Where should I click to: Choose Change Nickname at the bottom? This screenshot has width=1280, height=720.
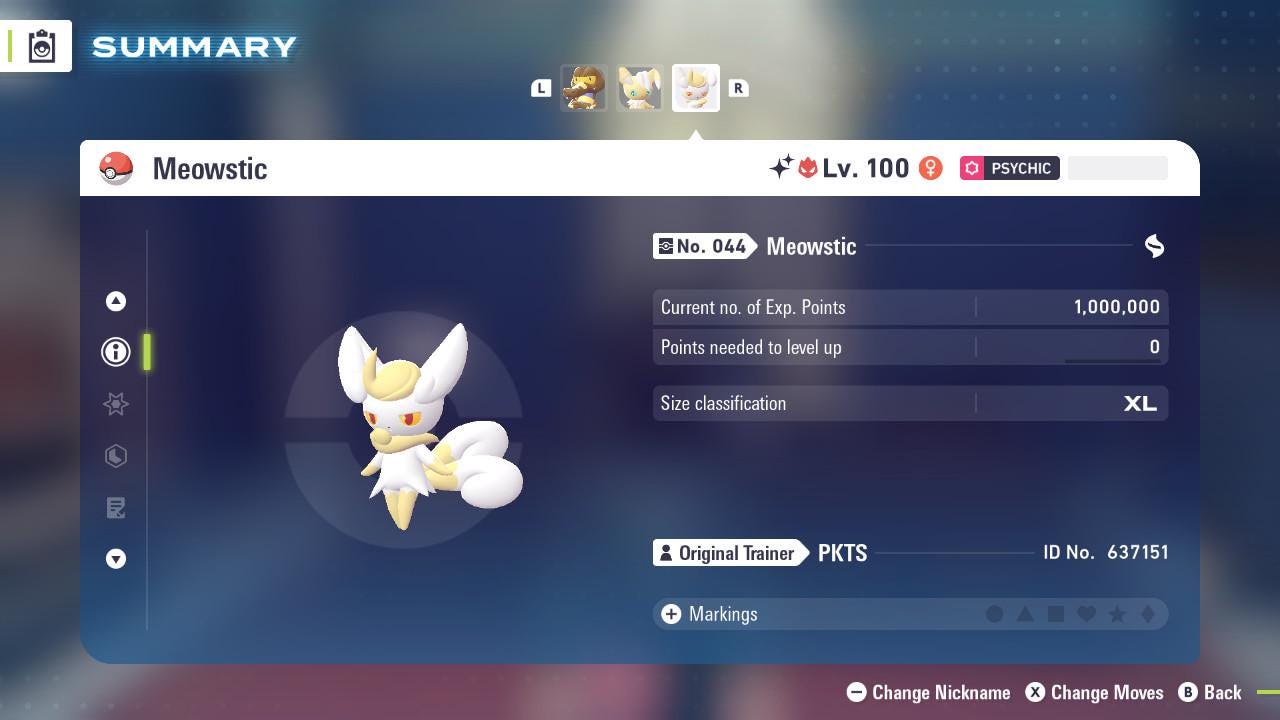[x=928, y=692]
